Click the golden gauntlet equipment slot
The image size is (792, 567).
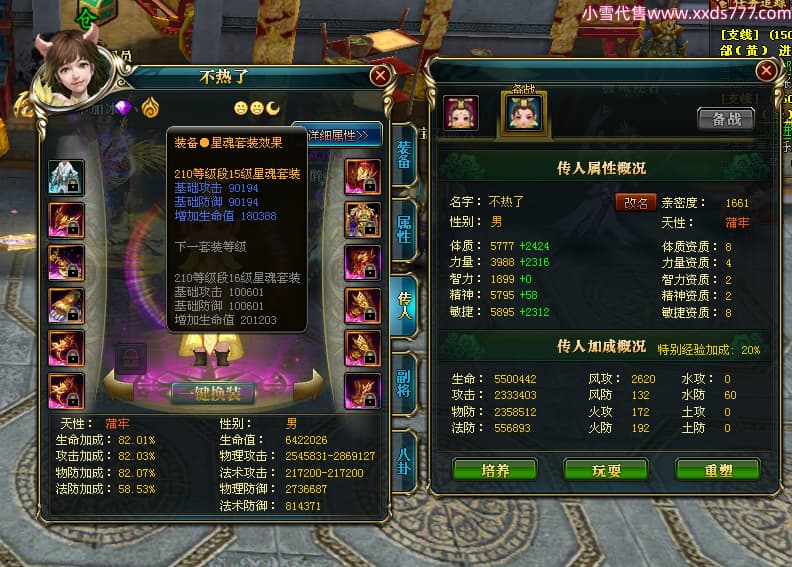(x=66, y=304)
